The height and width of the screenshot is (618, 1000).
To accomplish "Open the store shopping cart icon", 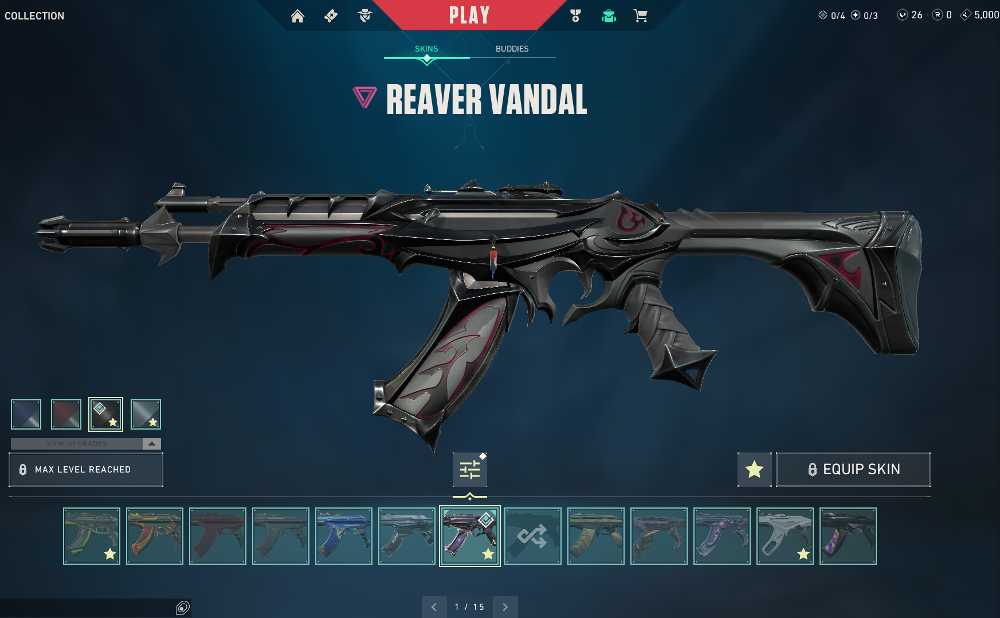I will pos(640,16).
